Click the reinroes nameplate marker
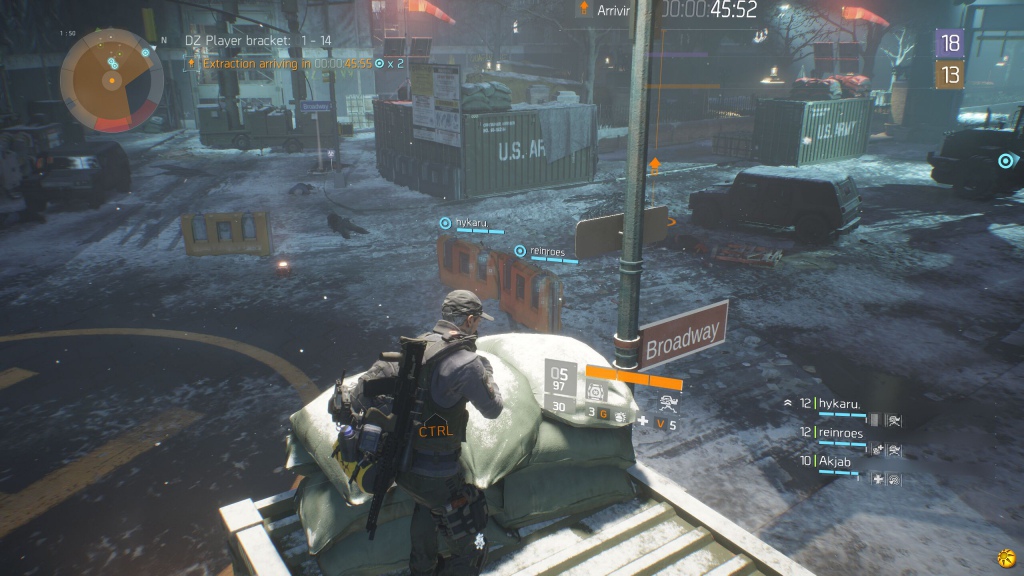 tap(519, 251)
